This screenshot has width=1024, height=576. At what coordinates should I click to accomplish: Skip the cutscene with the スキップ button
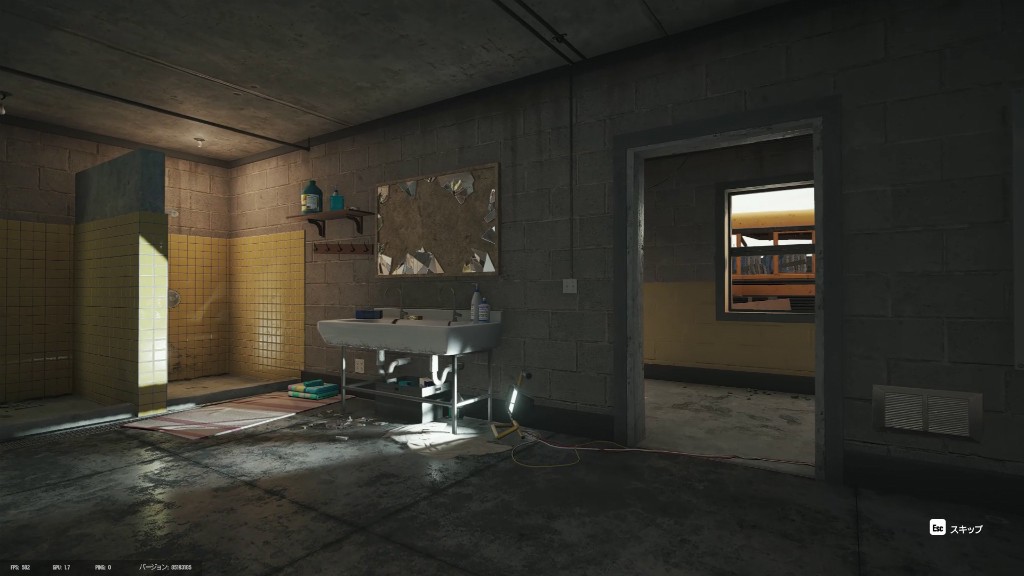pos(957,528)
